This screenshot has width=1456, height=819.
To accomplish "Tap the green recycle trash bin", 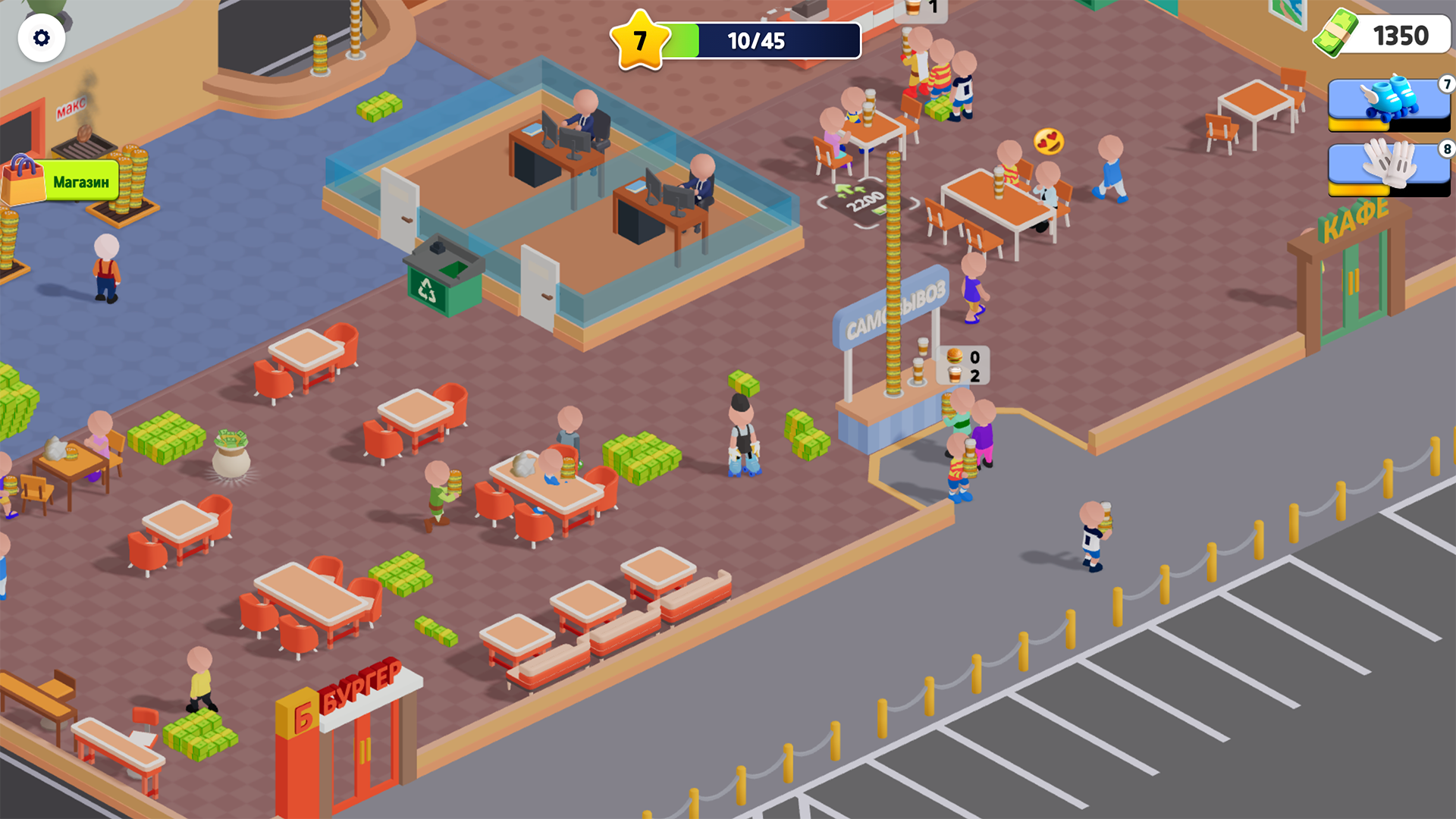I will (442, 281).
